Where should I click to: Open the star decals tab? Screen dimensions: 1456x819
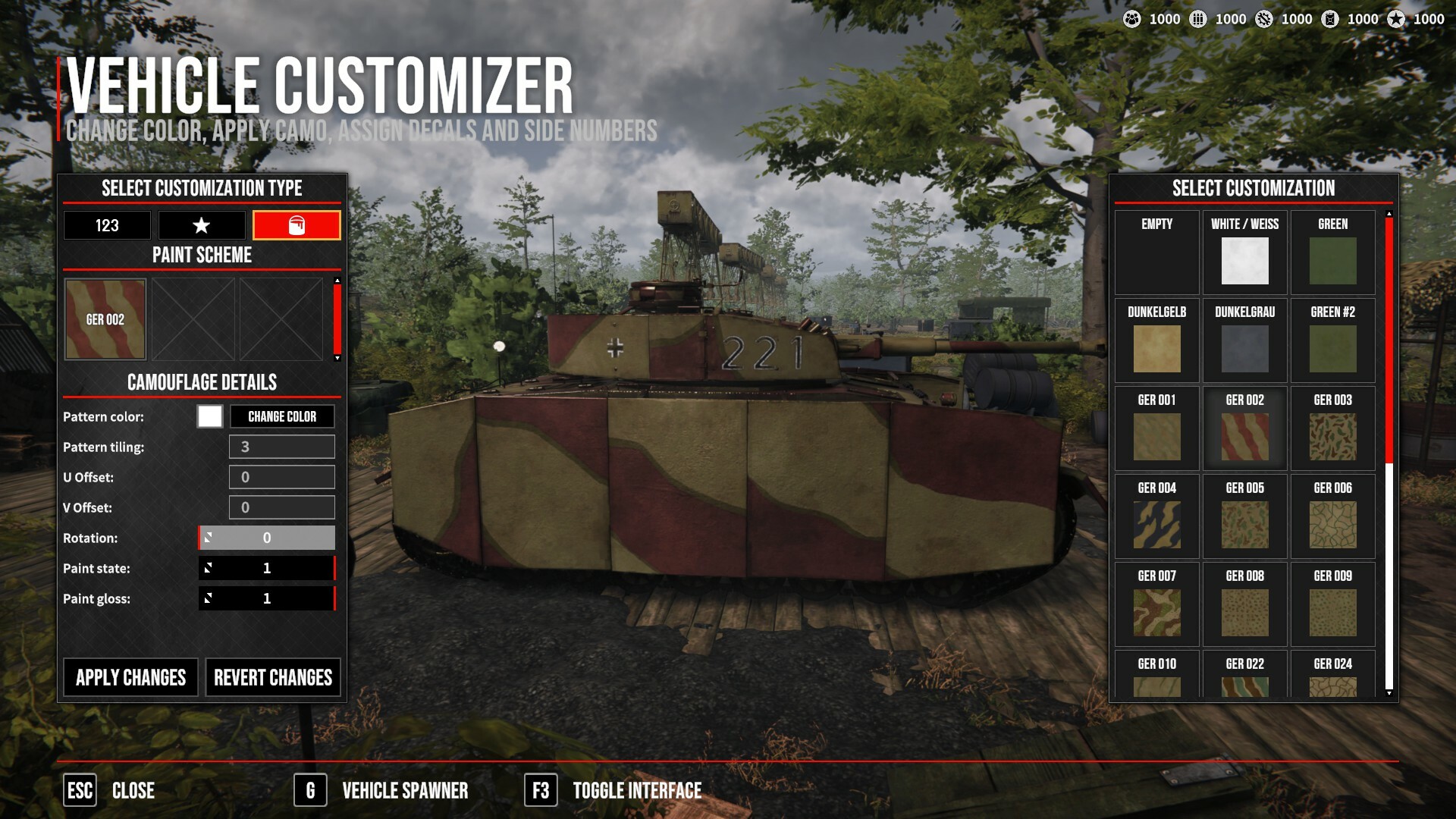tap(201, 225)
